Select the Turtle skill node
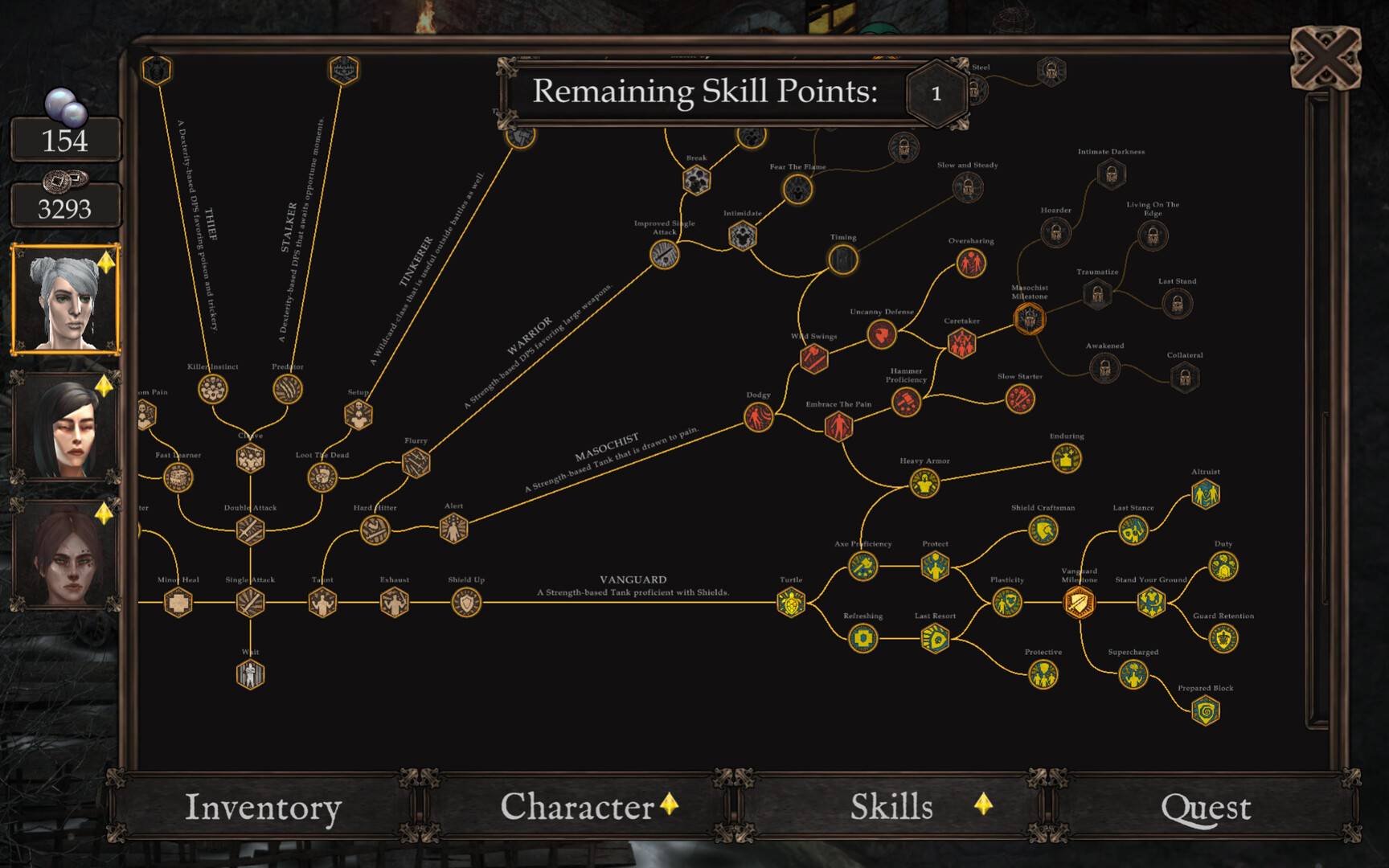This screenshot has width=1389, height=868. coord(791,601)
